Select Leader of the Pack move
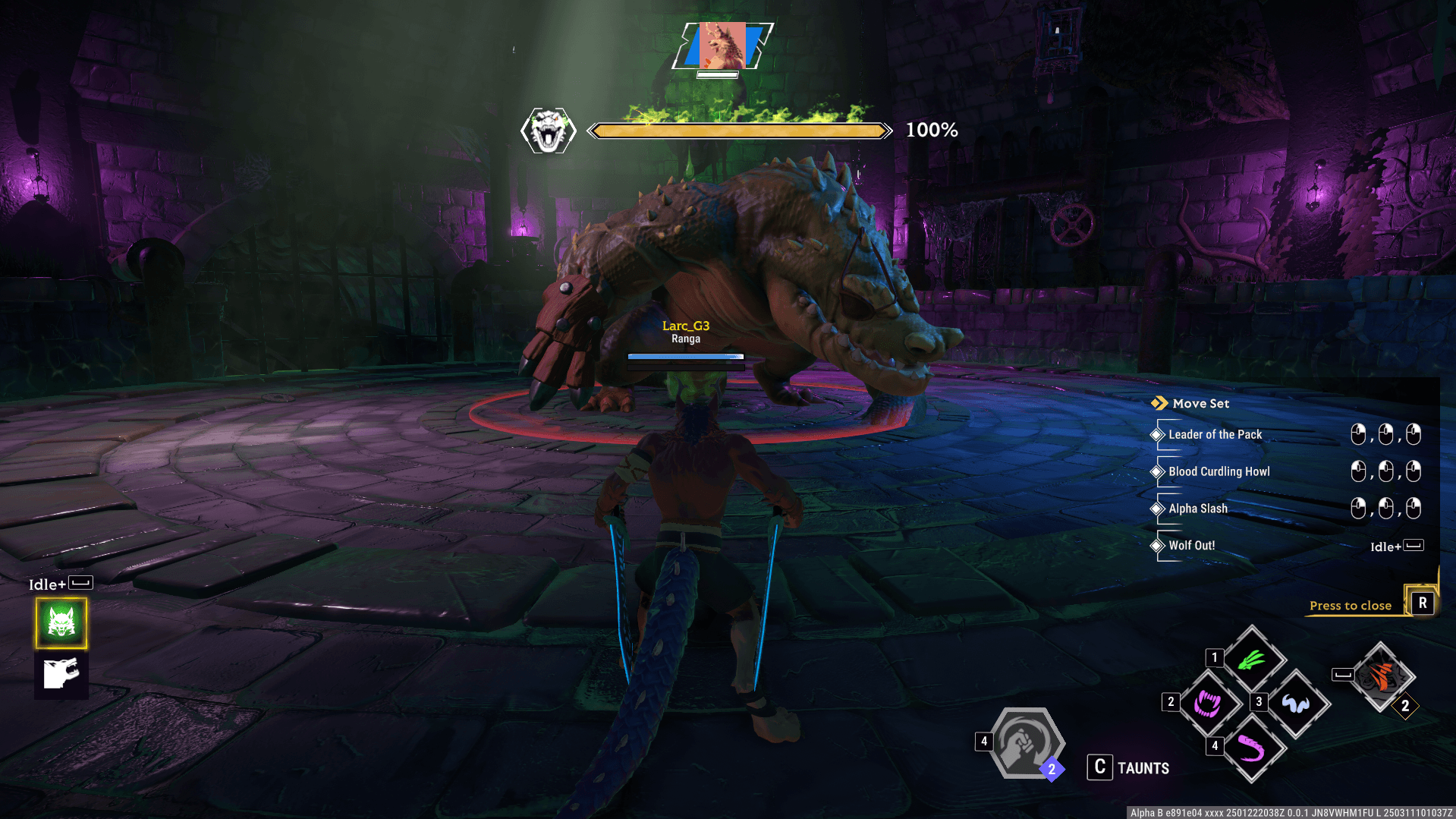The width and height of the screenshot is (1456, 819). [1215, 434]
